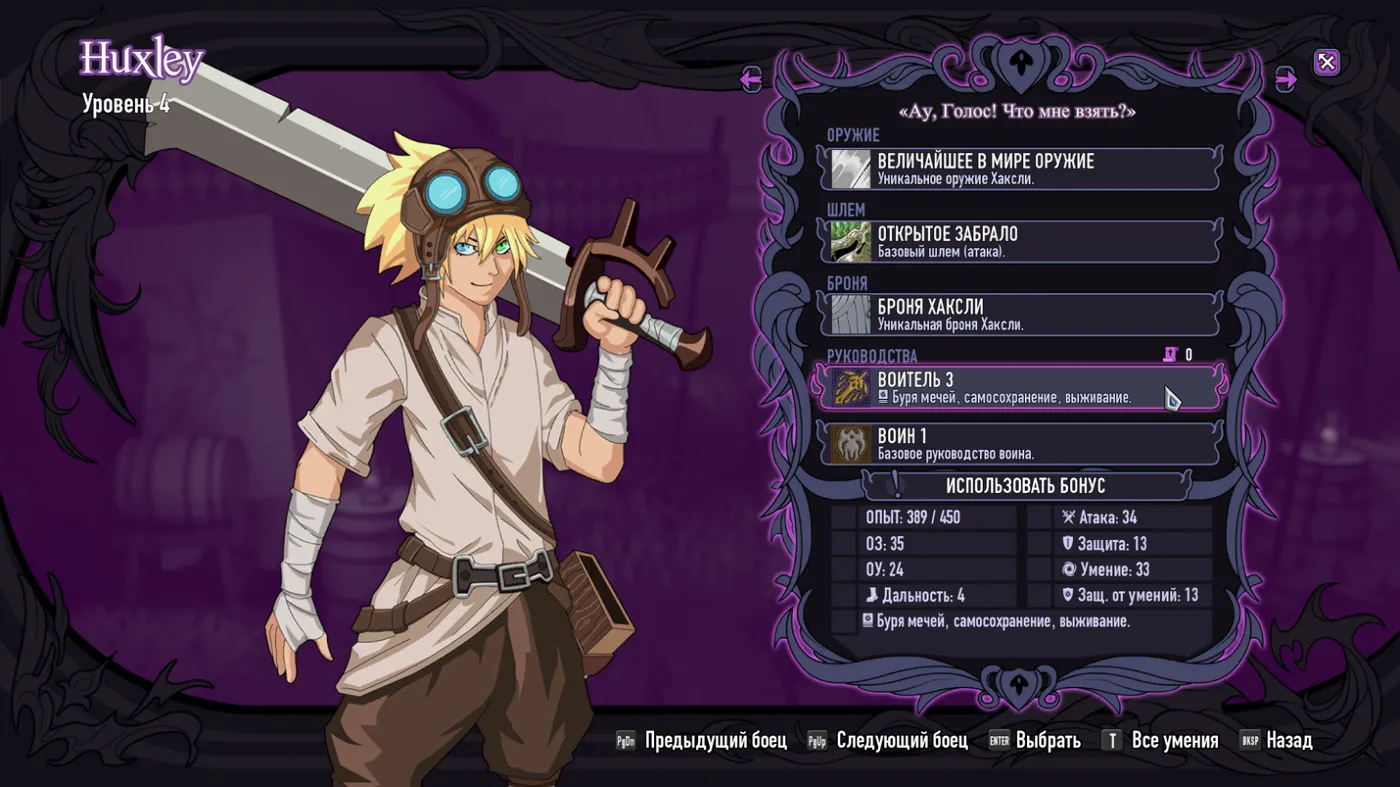Go to previous fighter with left arrow
Viewport: 1400px width, 787px height.
(751, 79)
